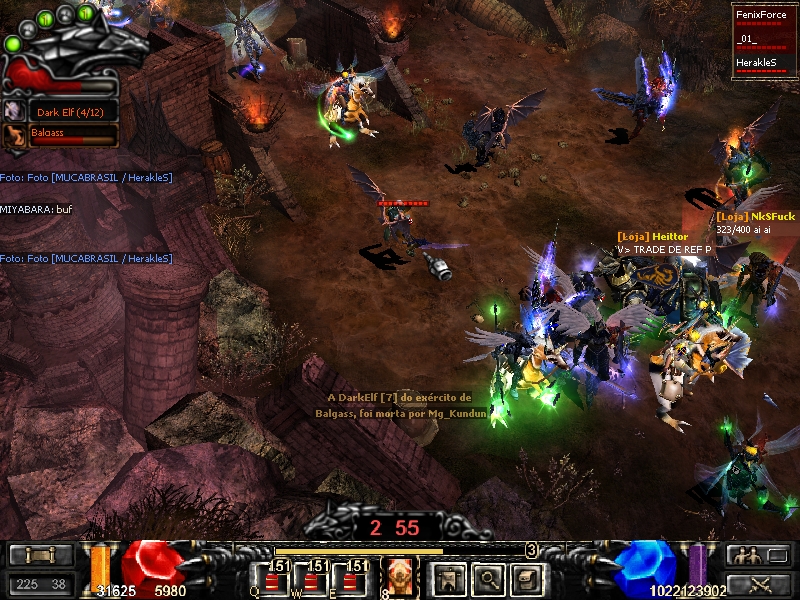Select the Balgass boss entry
This screenshot has width=800, height=600.
[72, 135]
